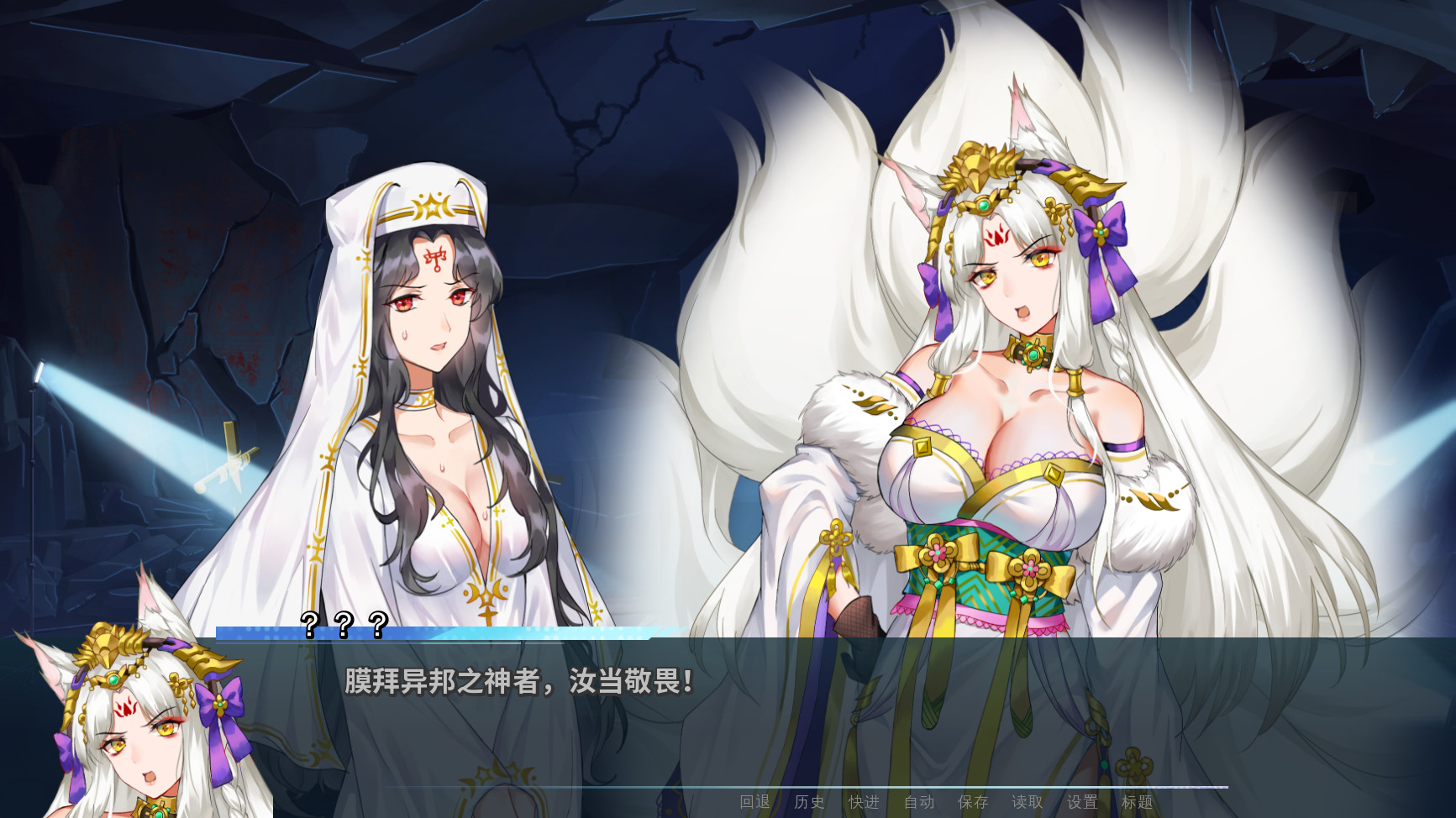Open the 设置 settings screen

tap(1083, 801)
